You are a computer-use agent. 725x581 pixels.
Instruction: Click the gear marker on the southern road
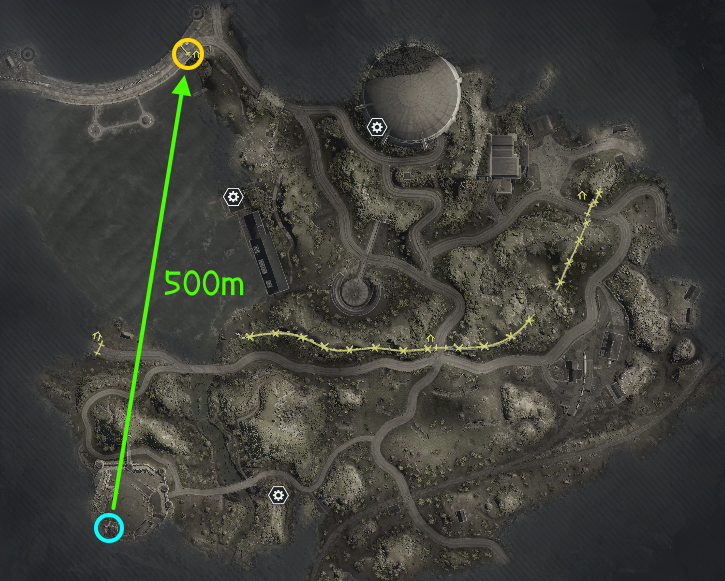click(x=278, y=494)
